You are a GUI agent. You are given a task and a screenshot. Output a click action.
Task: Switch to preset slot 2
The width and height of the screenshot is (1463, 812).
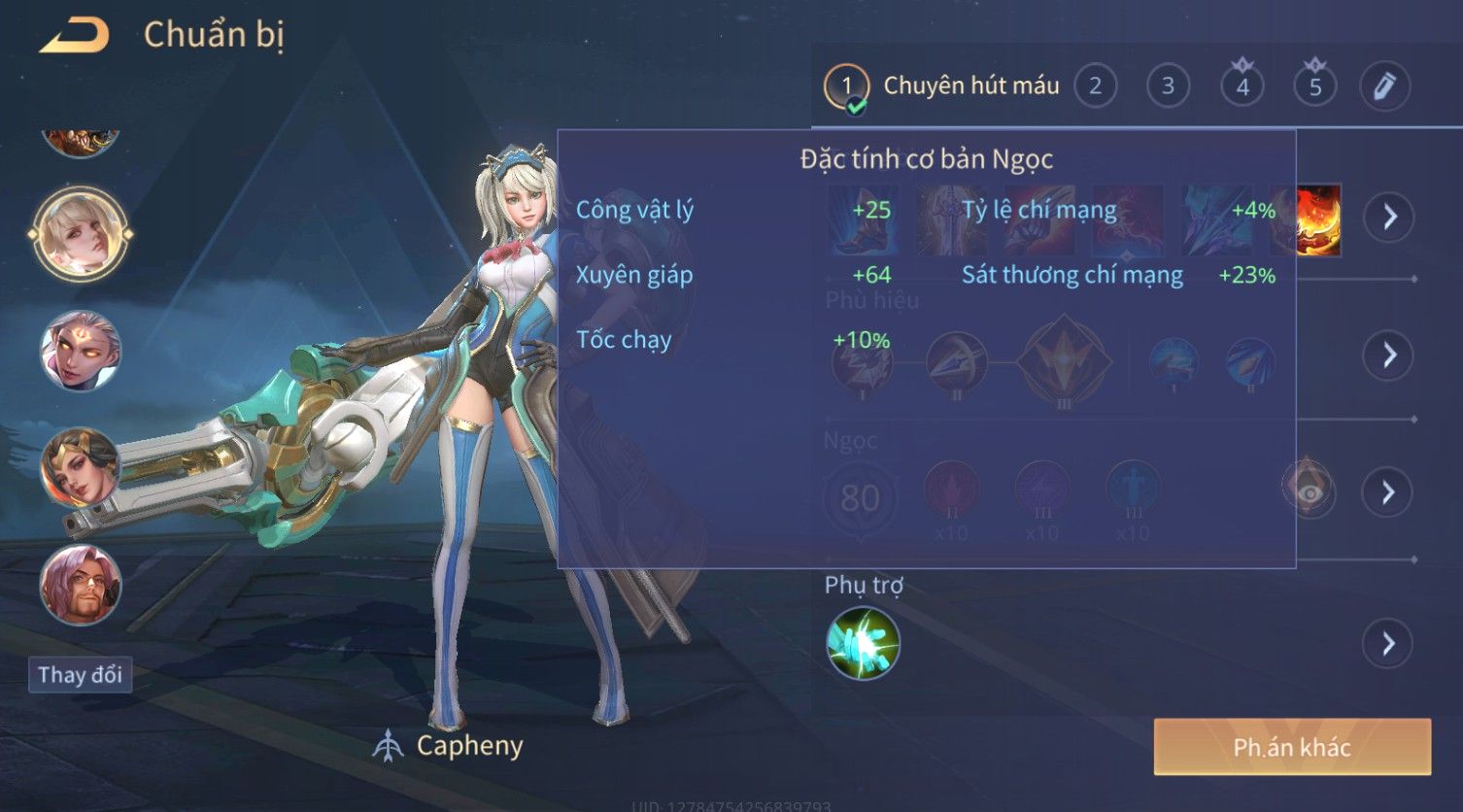coord(1095,86)
